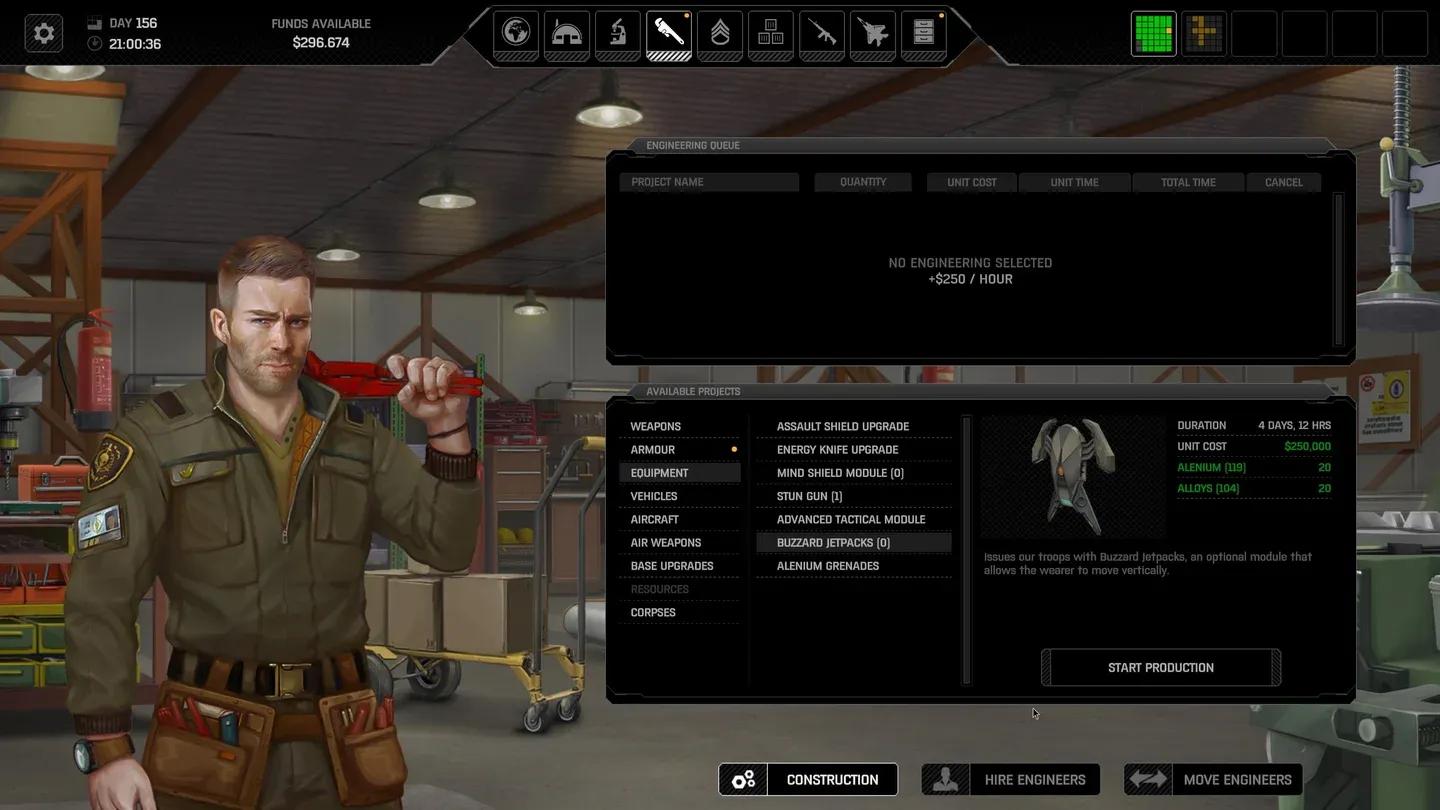Open the jet fighter aircraft screen
Image resolution: width=1440 pixels, height=810 pixels.
tap(873, 33)
